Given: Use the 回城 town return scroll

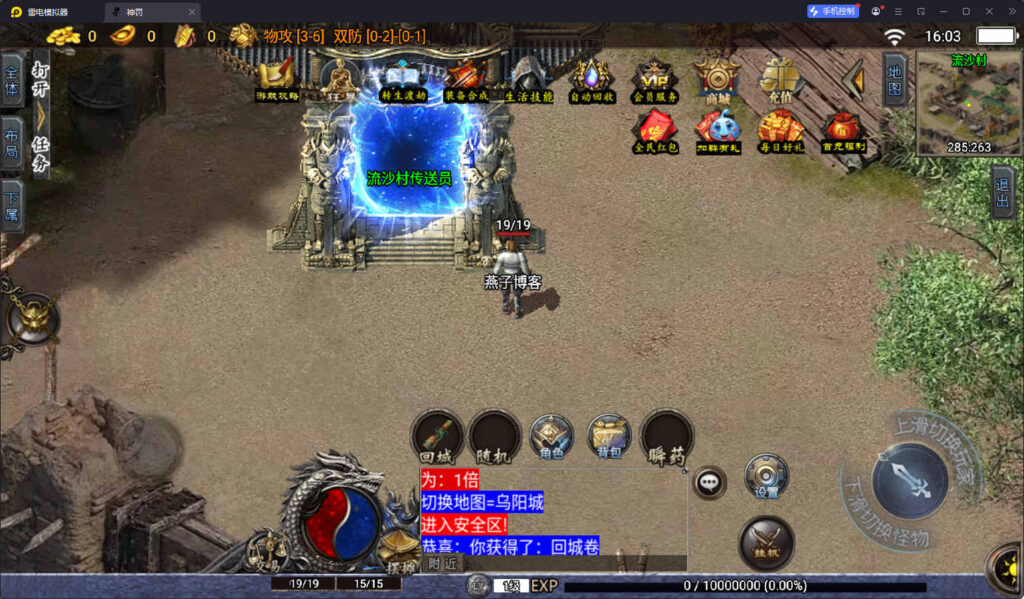Looking at the screenshot, I should pos(438,436).
